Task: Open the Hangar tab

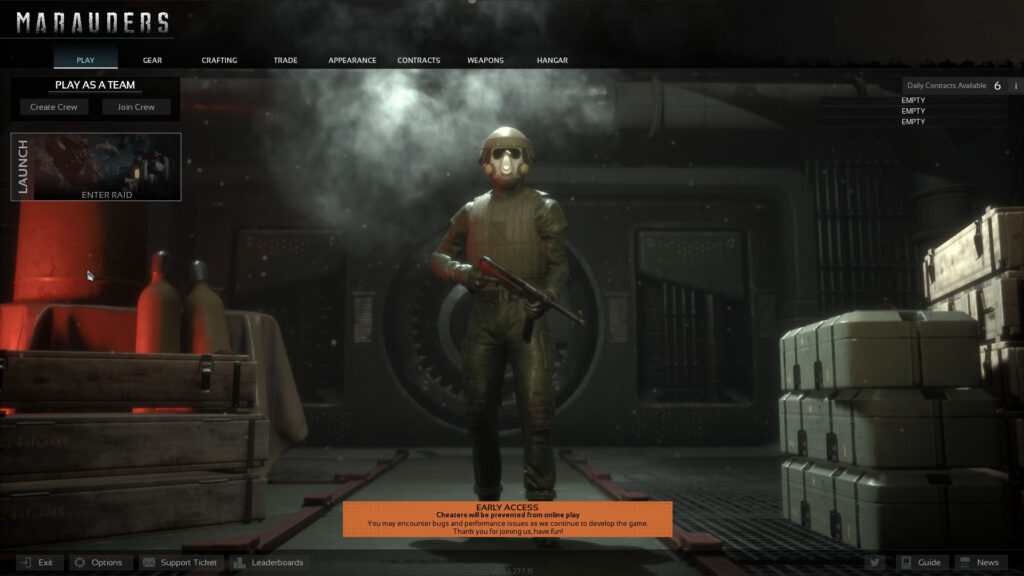Action: tap(552, 60)
